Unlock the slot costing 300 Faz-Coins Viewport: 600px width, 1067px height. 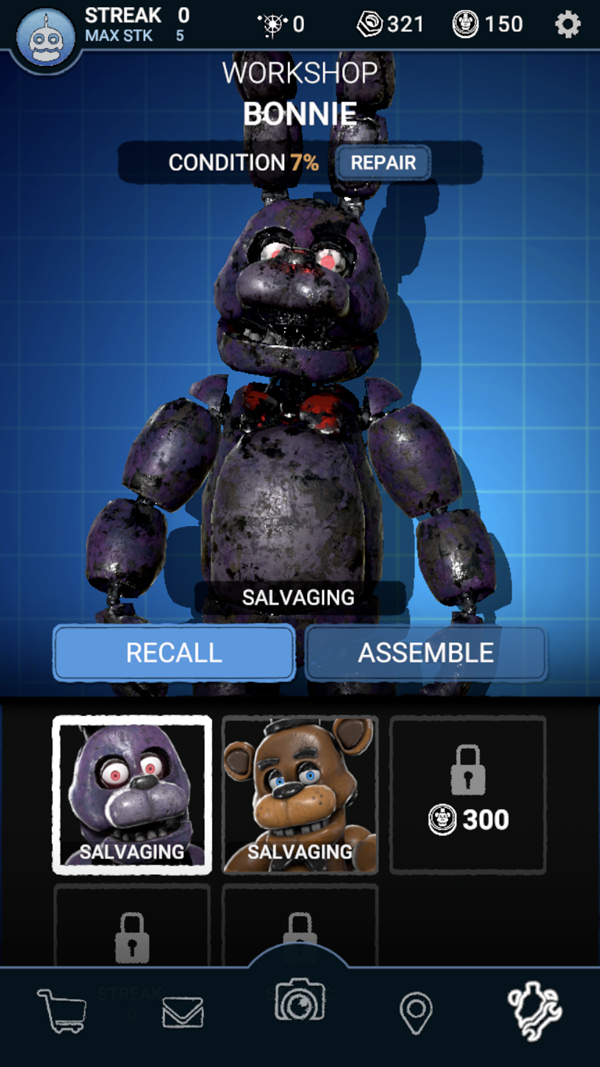(x=468, y=795)
